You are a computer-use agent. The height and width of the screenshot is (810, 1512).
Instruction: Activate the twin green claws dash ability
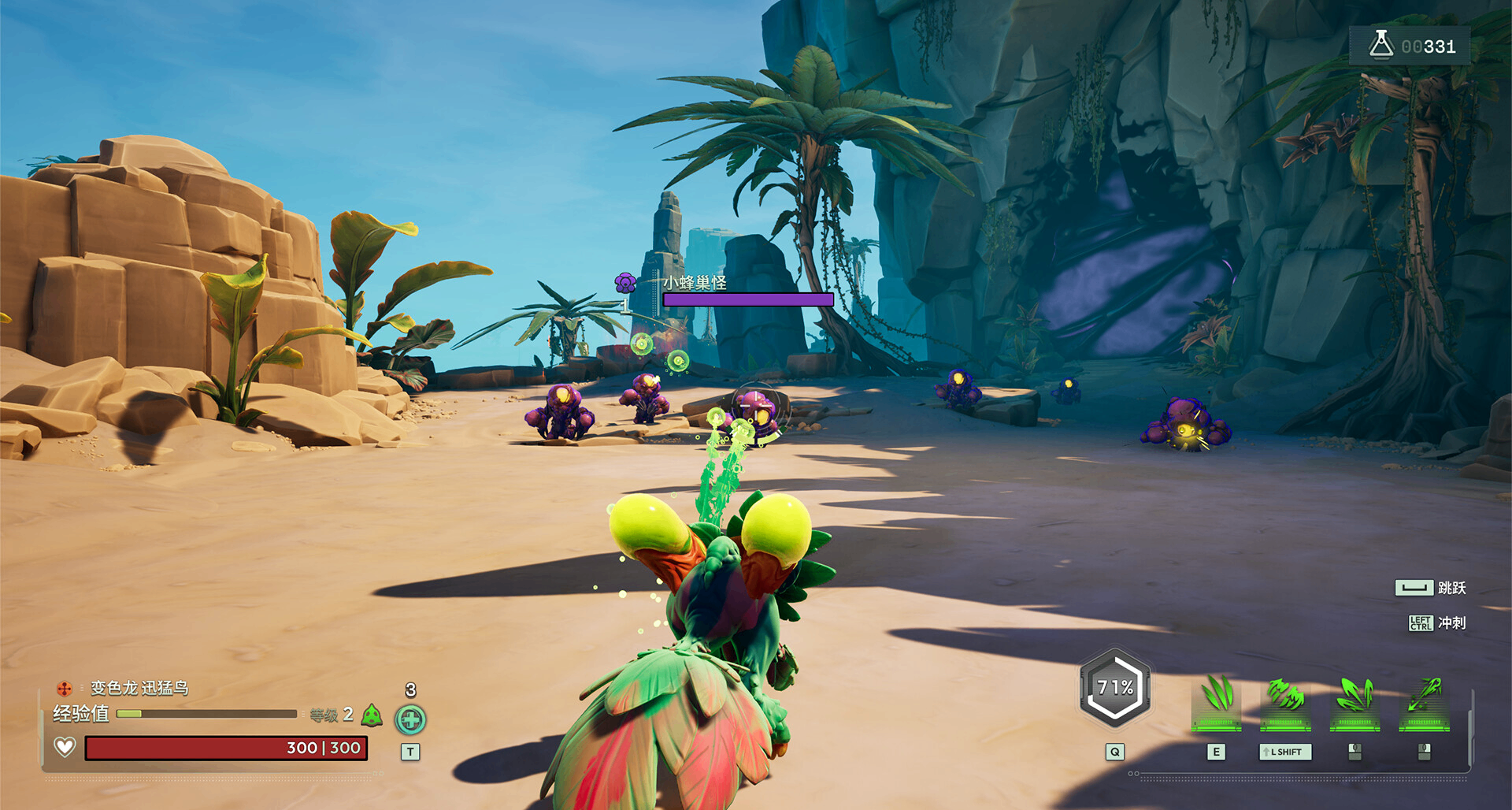click(1285, 697)
